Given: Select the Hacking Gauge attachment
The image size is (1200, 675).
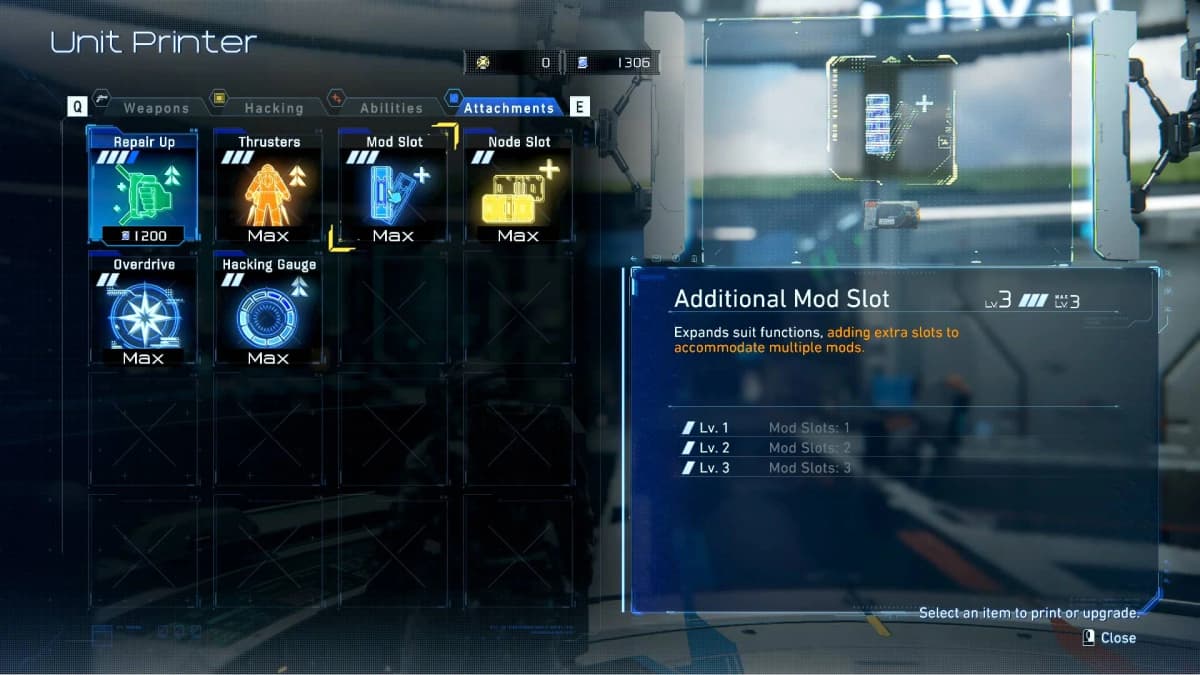Looking at the screenshot, I should pyautogui.click(x=268, y=311).
